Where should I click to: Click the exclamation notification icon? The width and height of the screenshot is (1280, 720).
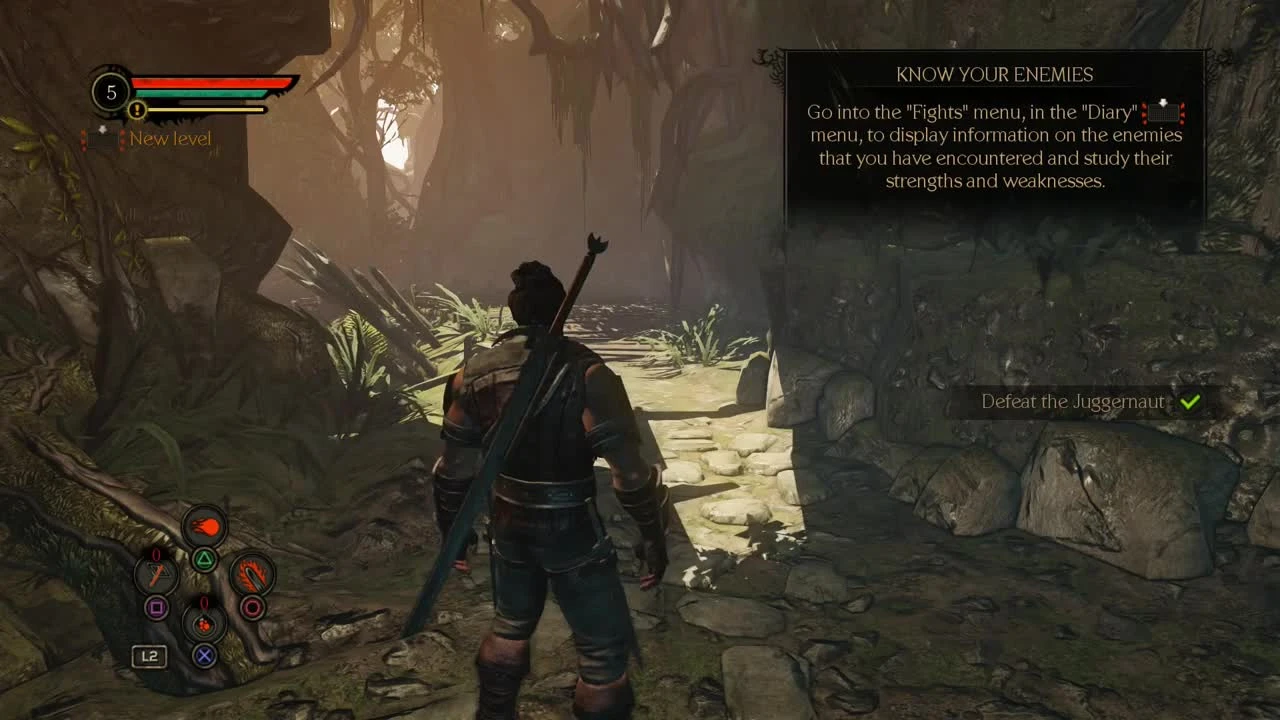(136, 110)
